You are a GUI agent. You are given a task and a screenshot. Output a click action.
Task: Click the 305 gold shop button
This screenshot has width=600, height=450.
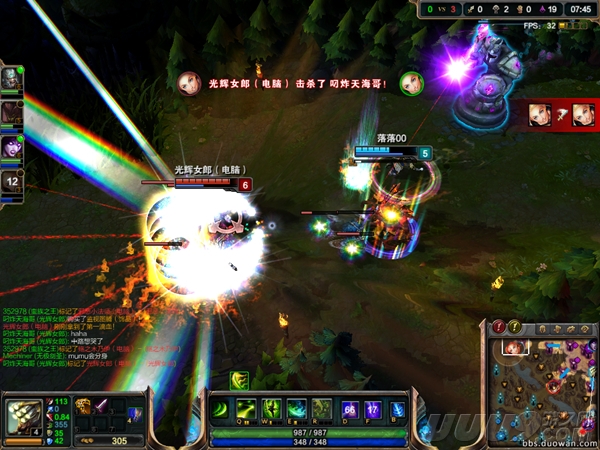coord(118,440)
